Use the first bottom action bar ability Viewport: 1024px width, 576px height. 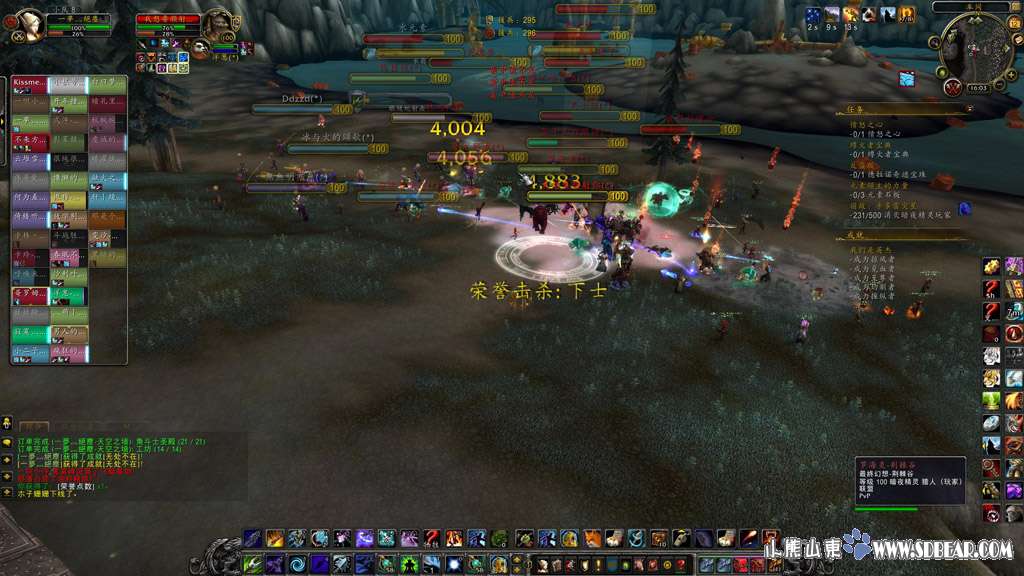tap(253, 538)
